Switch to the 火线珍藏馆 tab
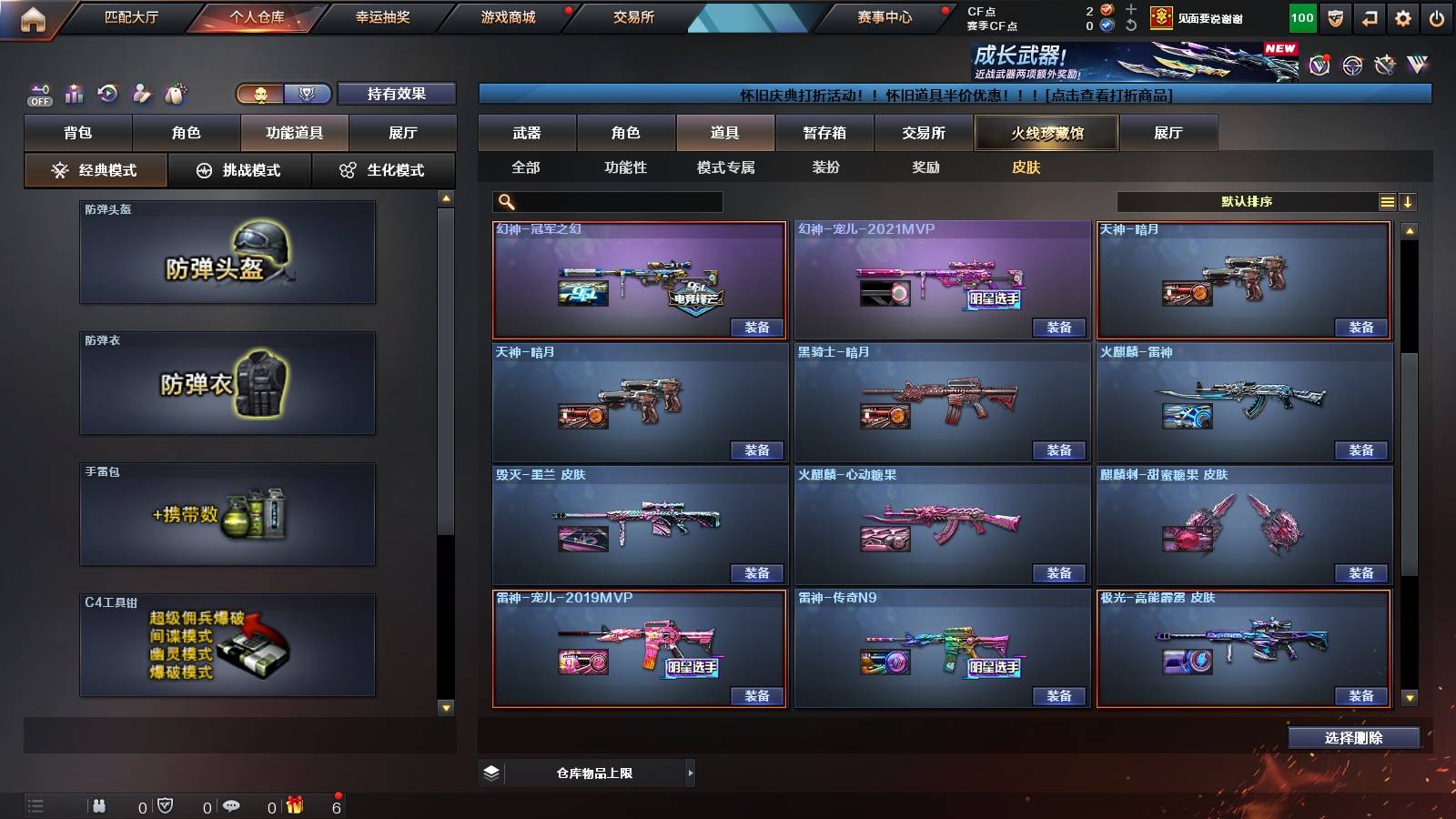Image resolution: width=1456 pixels, height=819 pixels. coord(1046,132)
